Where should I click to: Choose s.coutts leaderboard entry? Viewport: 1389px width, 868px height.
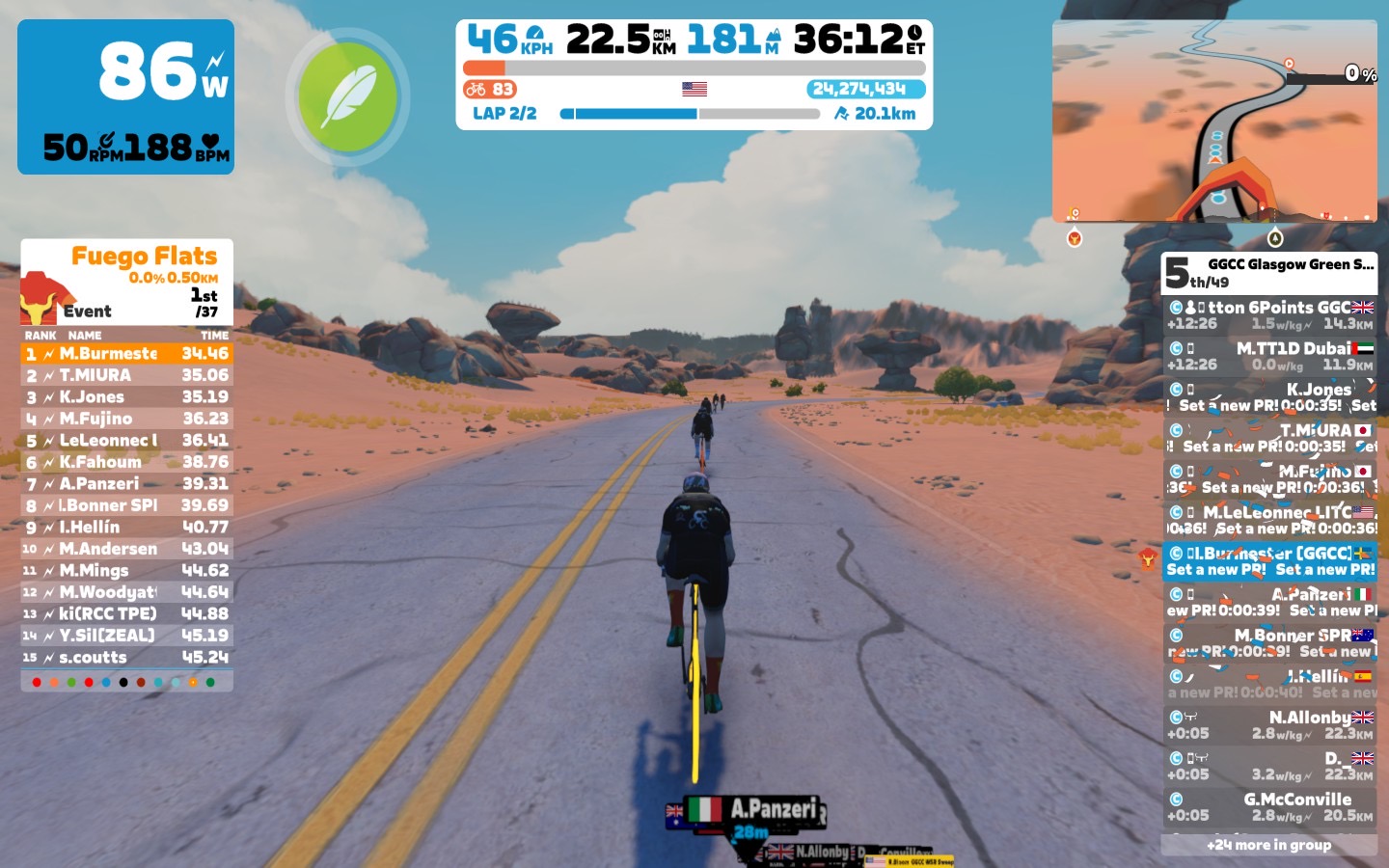(126, 658)
